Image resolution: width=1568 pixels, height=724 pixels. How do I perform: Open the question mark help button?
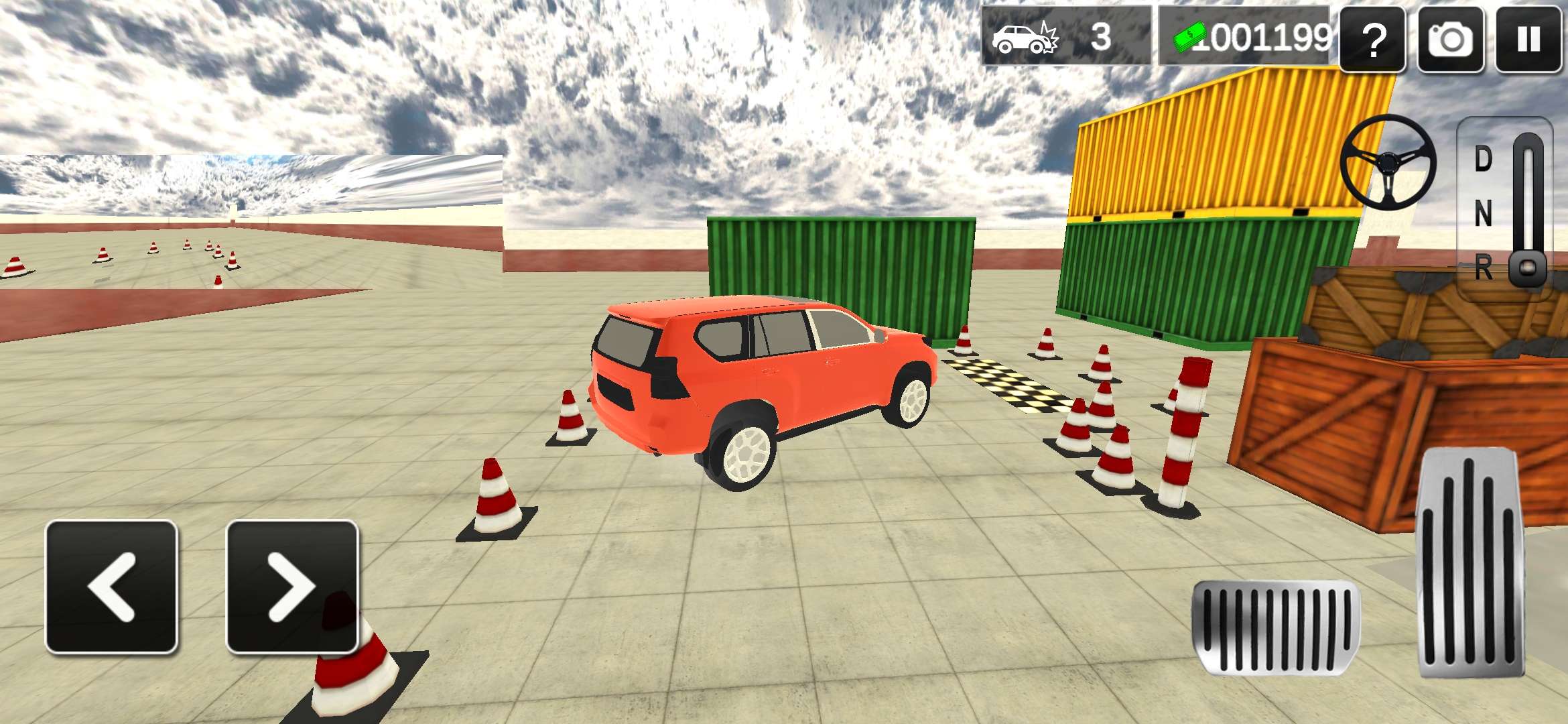(x=1373, y=39)
